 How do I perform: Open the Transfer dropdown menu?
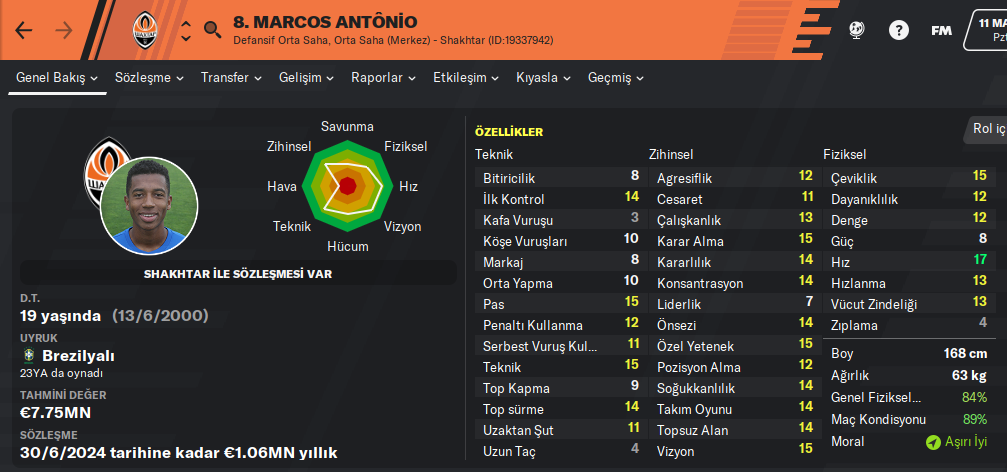231,77
